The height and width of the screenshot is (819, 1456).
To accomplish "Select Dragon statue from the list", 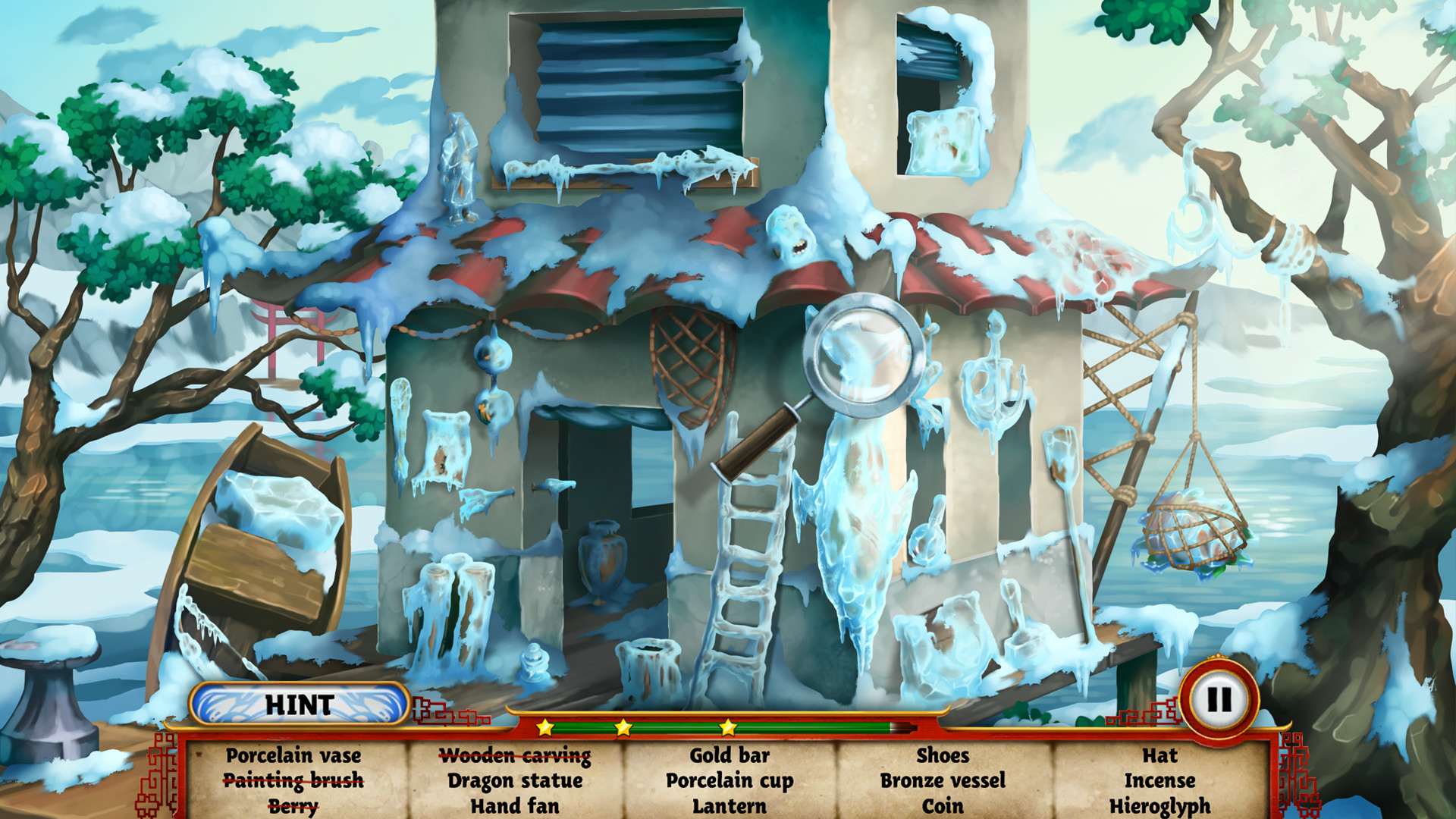I will (x=514, y=780).
